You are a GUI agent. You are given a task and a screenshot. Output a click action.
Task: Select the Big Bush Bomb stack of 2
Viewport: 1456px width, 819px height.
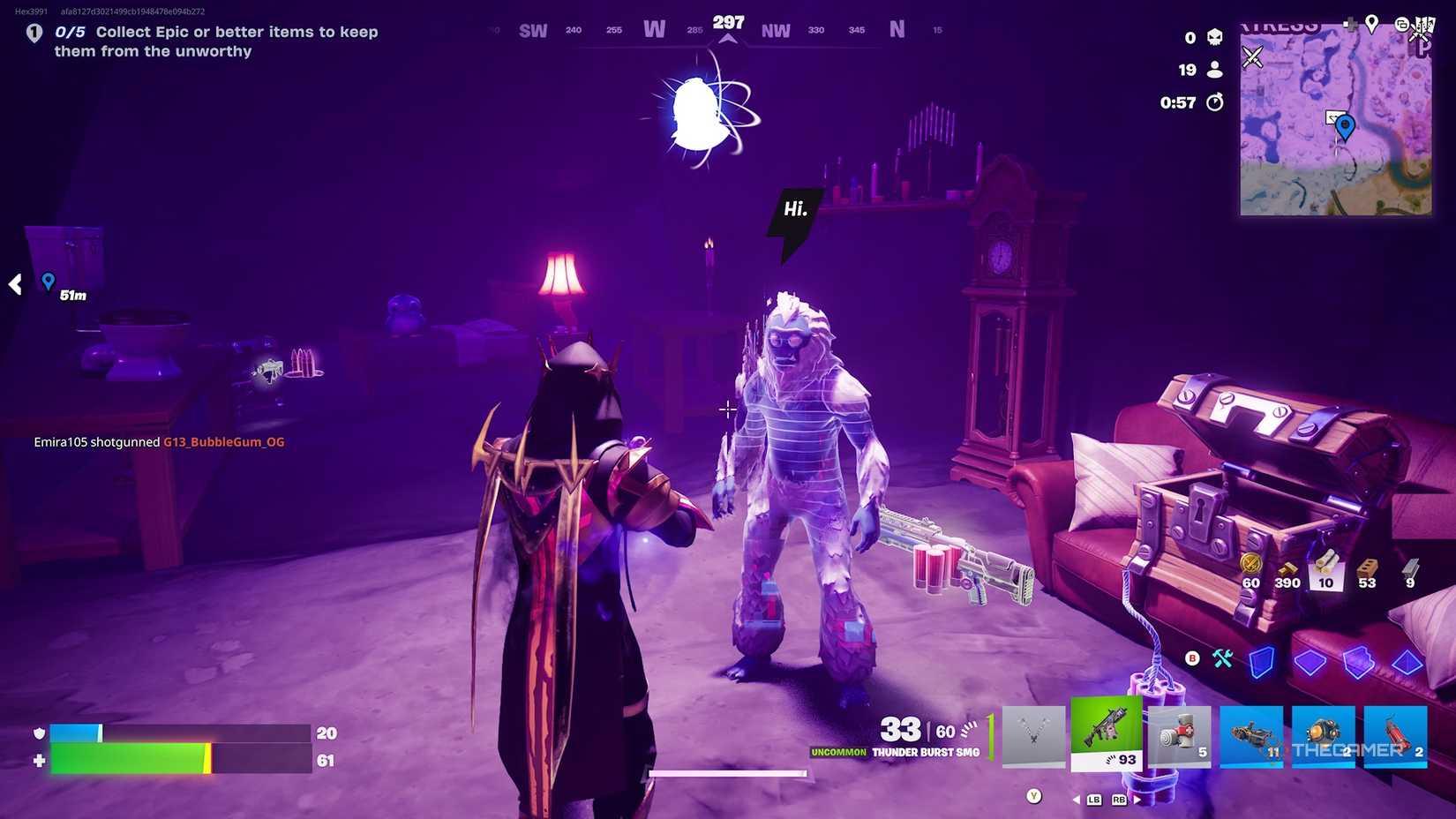[x=1323, y=737]
